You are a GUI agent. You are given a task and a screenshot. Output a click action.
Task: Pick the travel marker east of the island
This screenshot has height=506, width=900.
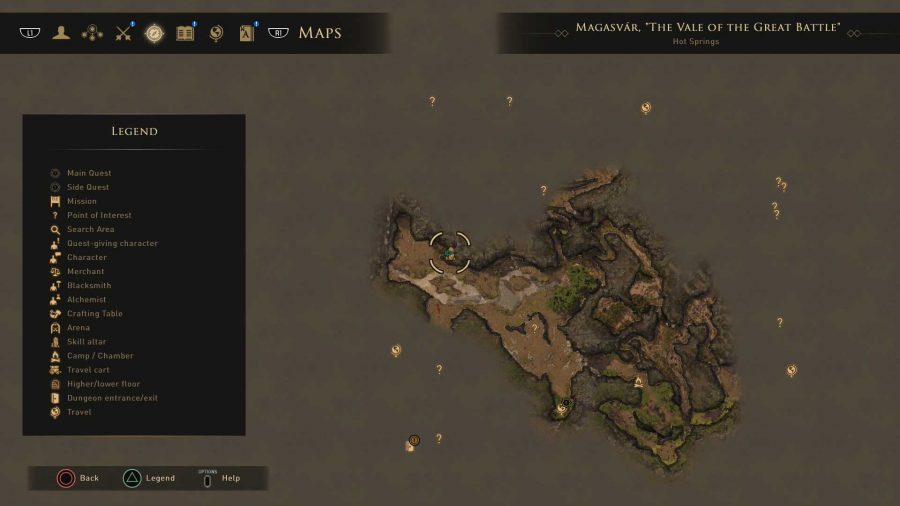tap(791, 370)
